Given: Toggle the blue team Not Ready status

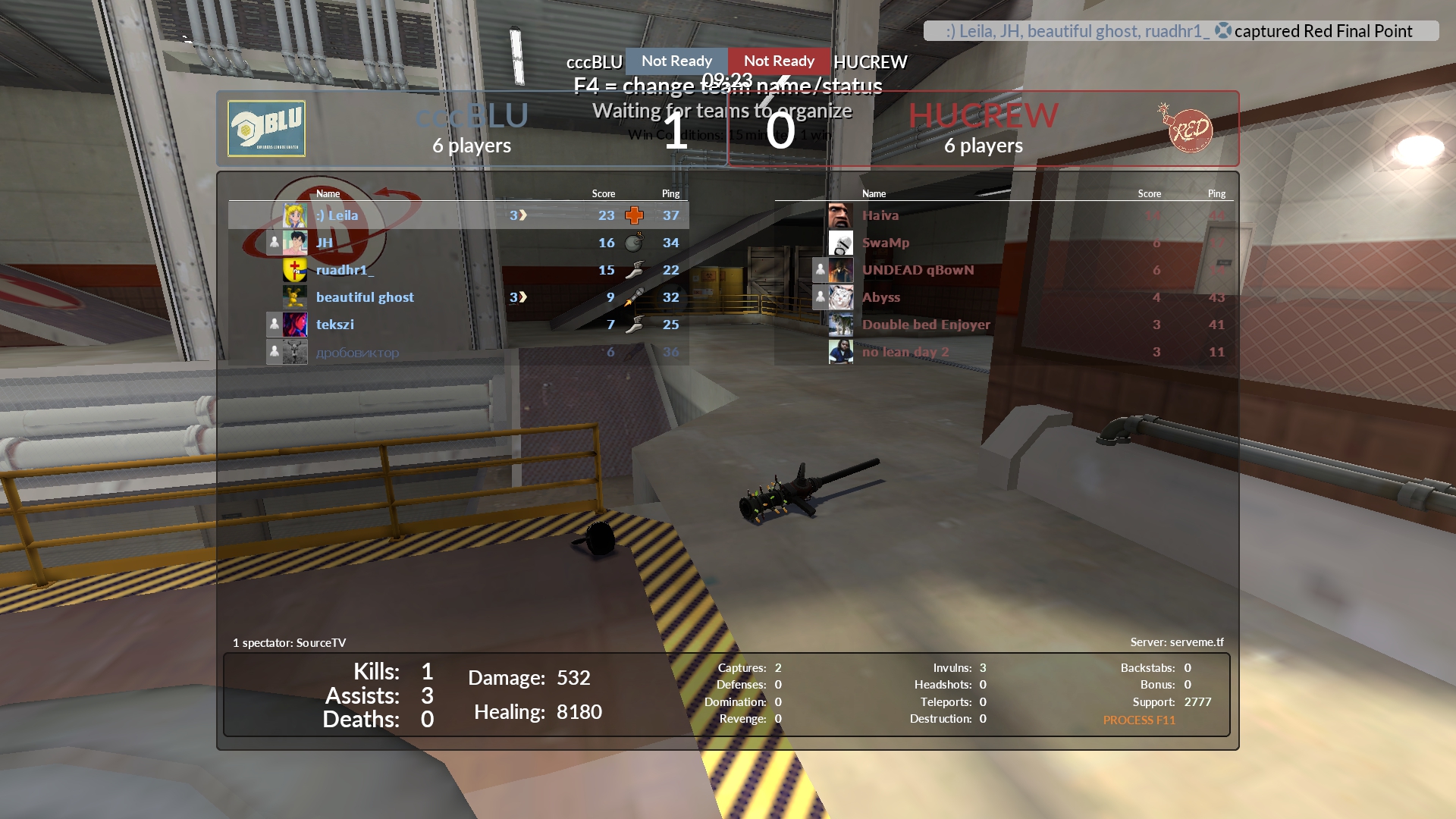Looking at the screenshot, I should [676, 61].
